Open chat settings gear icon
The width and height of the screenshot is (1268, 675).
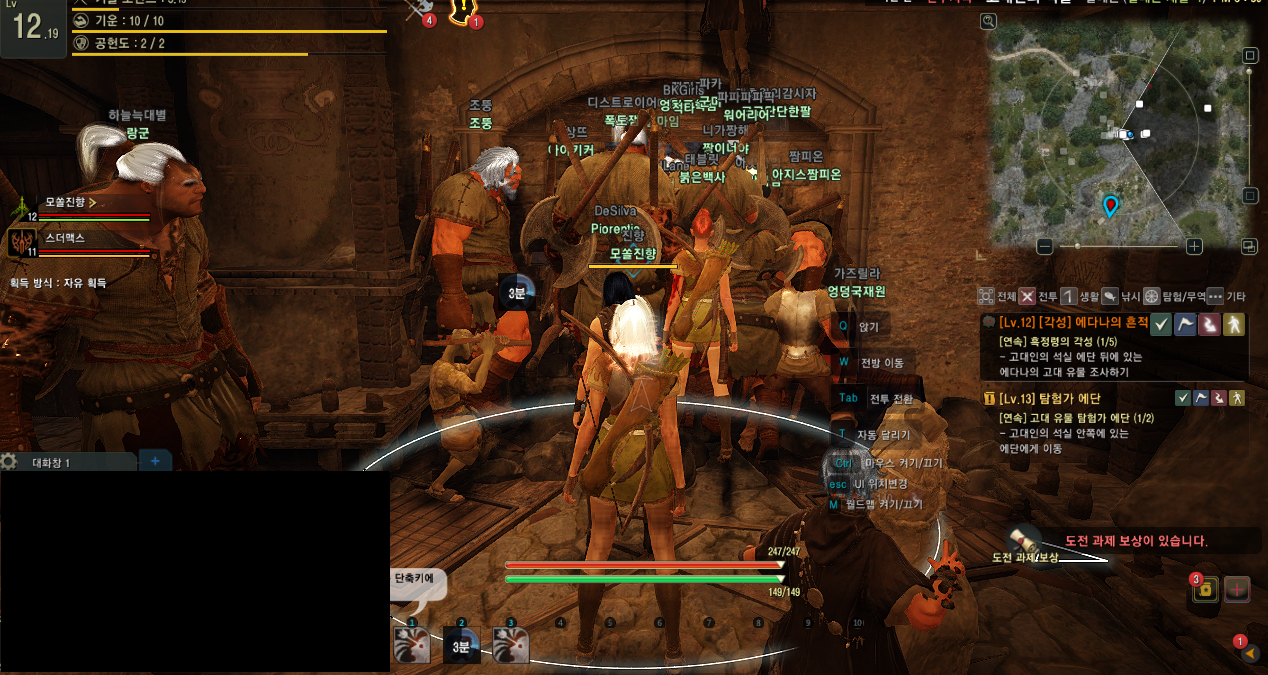tap(9, 461)
